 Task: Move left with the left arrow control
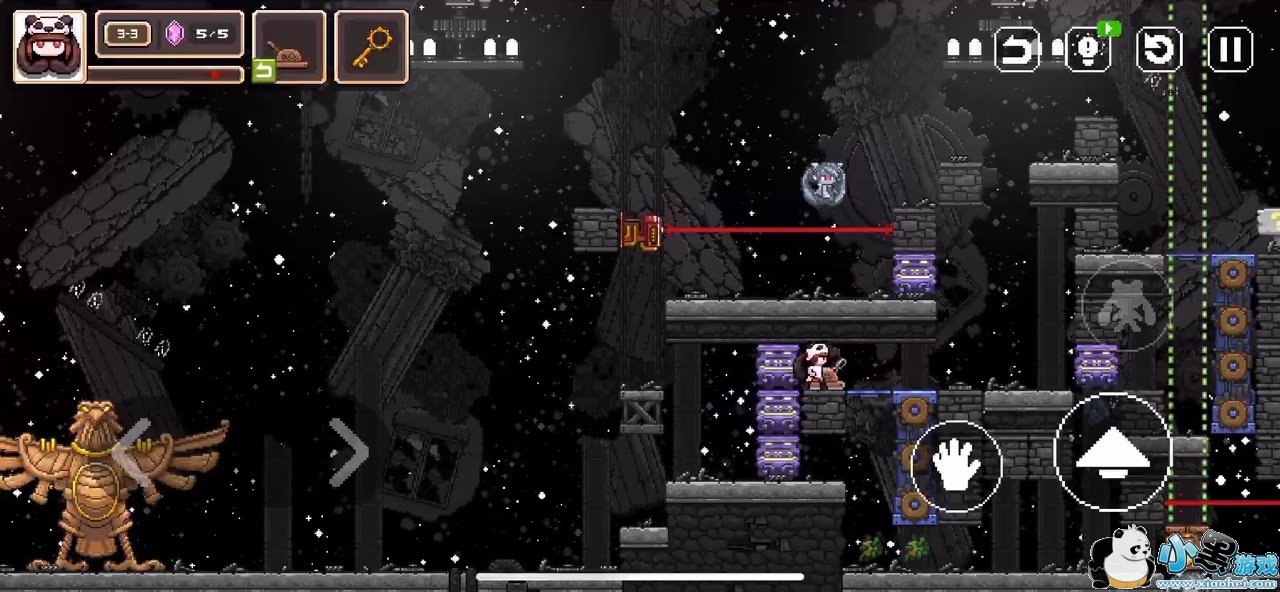tap(133, 452)
